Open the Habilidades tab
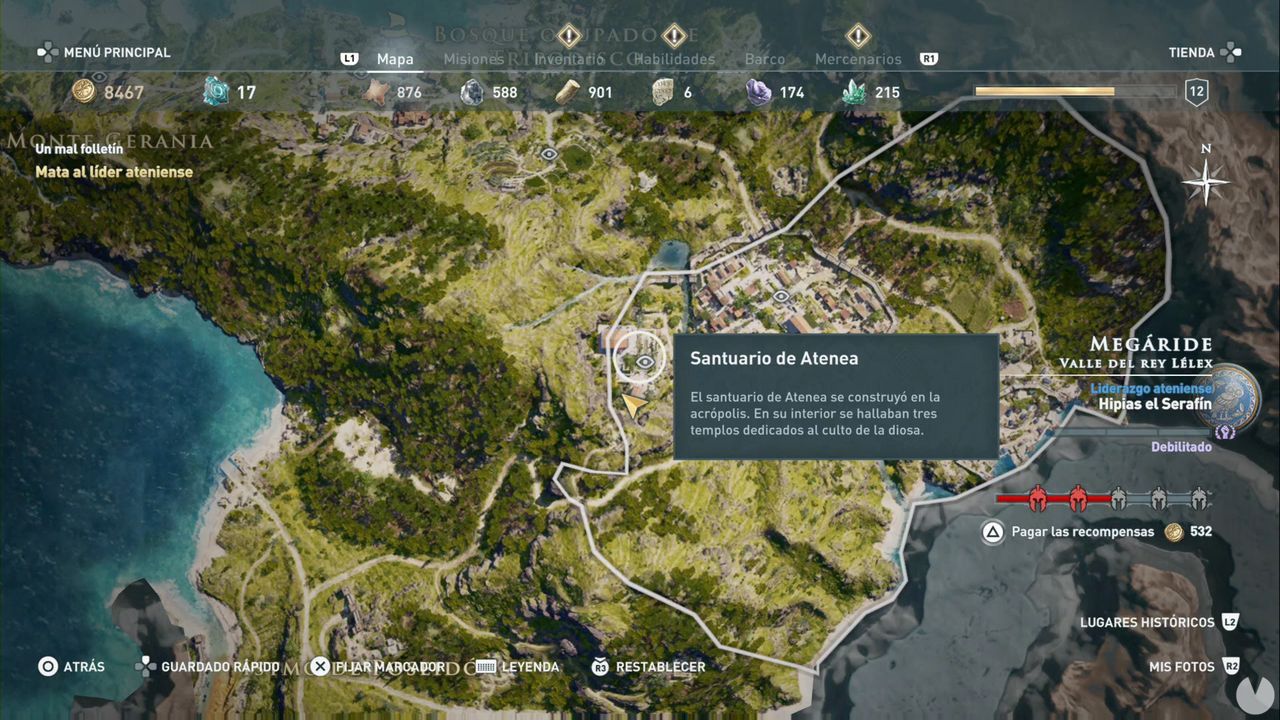The width and height of the screenshot is (1280, 720). click(x=675, y=59)
